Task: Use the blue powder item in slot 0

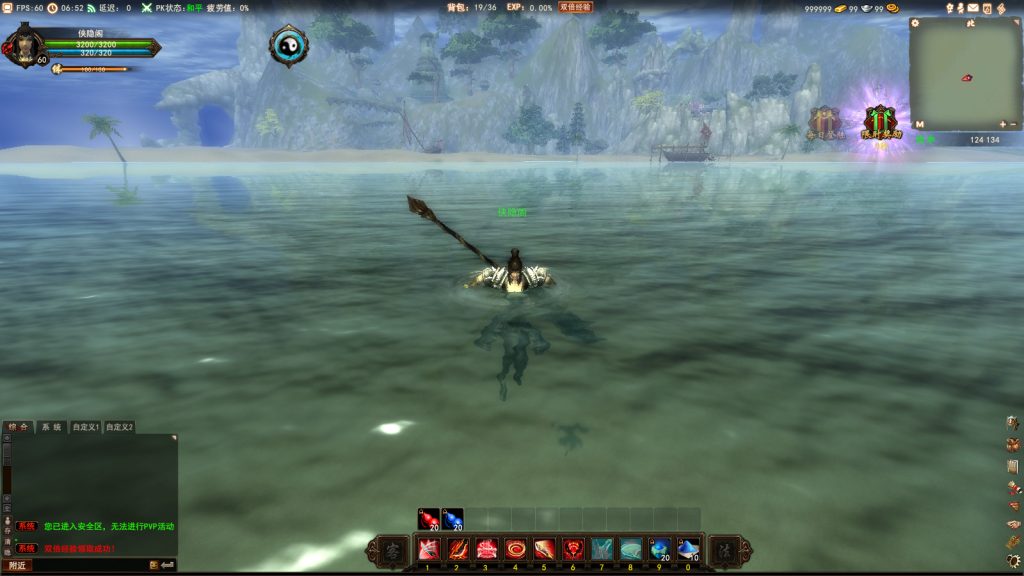Action: [688, 549]
